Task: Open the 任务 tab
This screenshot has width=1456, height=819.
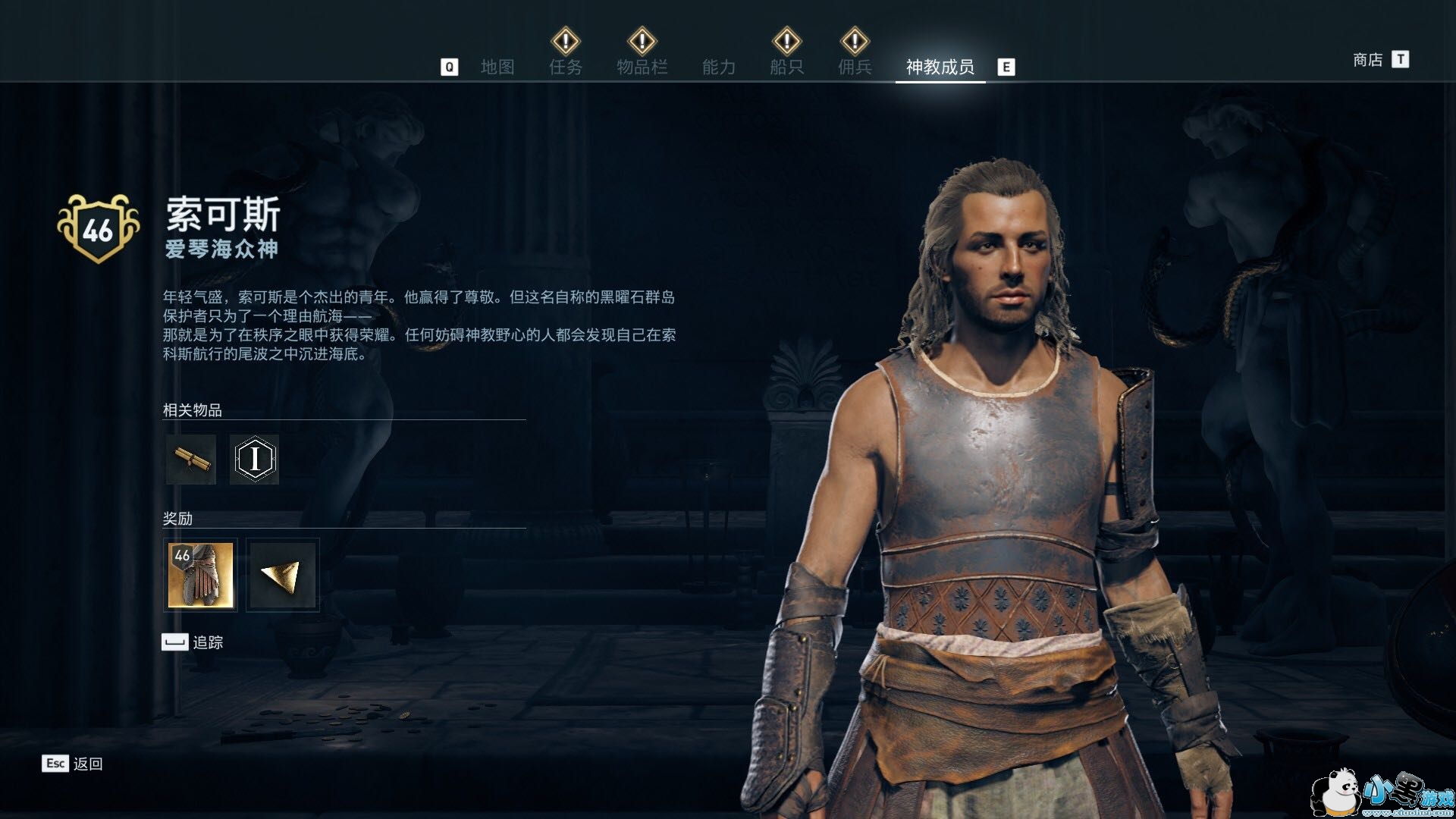Action: [566, 67]
